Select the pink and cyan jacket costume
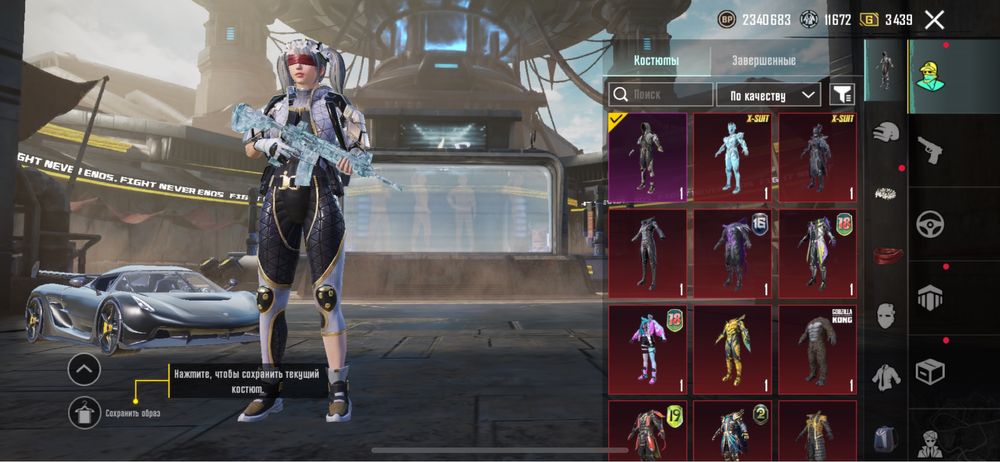This screenshot has width=1000, height=462. 647,348
